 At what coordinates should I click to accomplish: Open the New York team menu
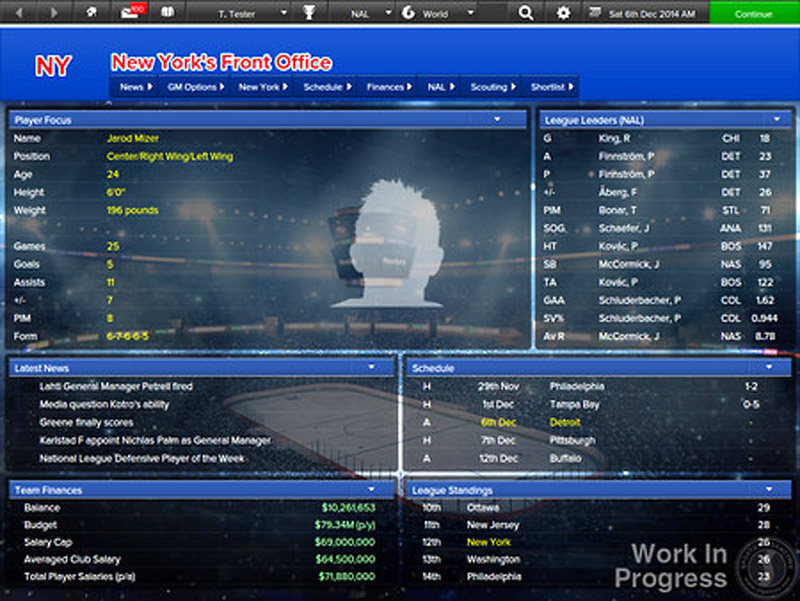click(263, 87)
